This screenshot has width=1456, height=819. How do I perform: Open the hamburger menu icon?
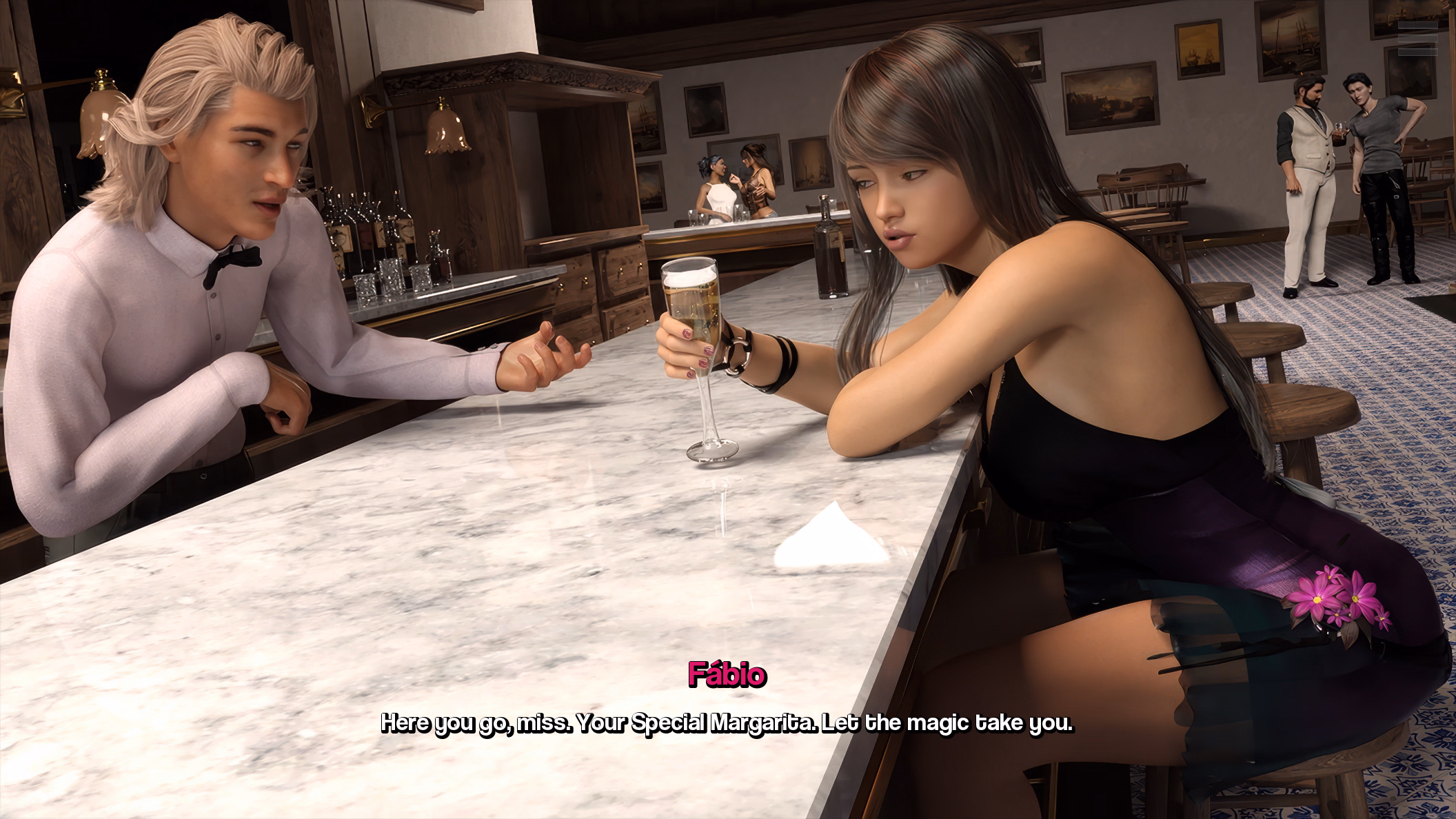pos(1417,38)
